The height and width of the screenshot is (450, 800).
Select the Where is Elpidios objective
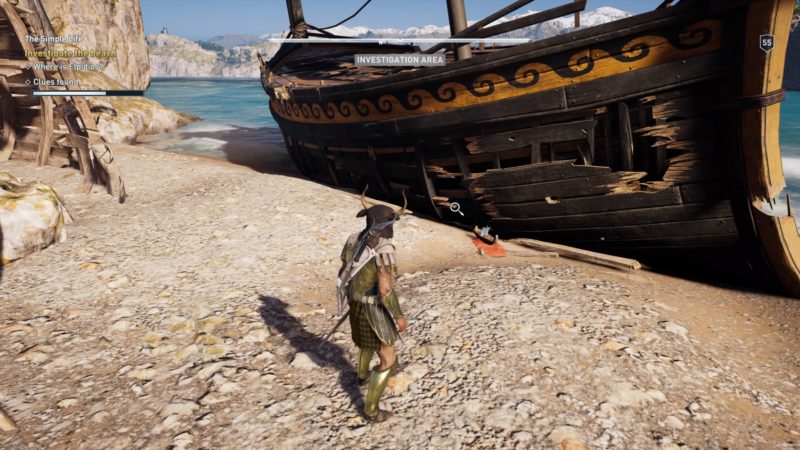coord(70,66)
